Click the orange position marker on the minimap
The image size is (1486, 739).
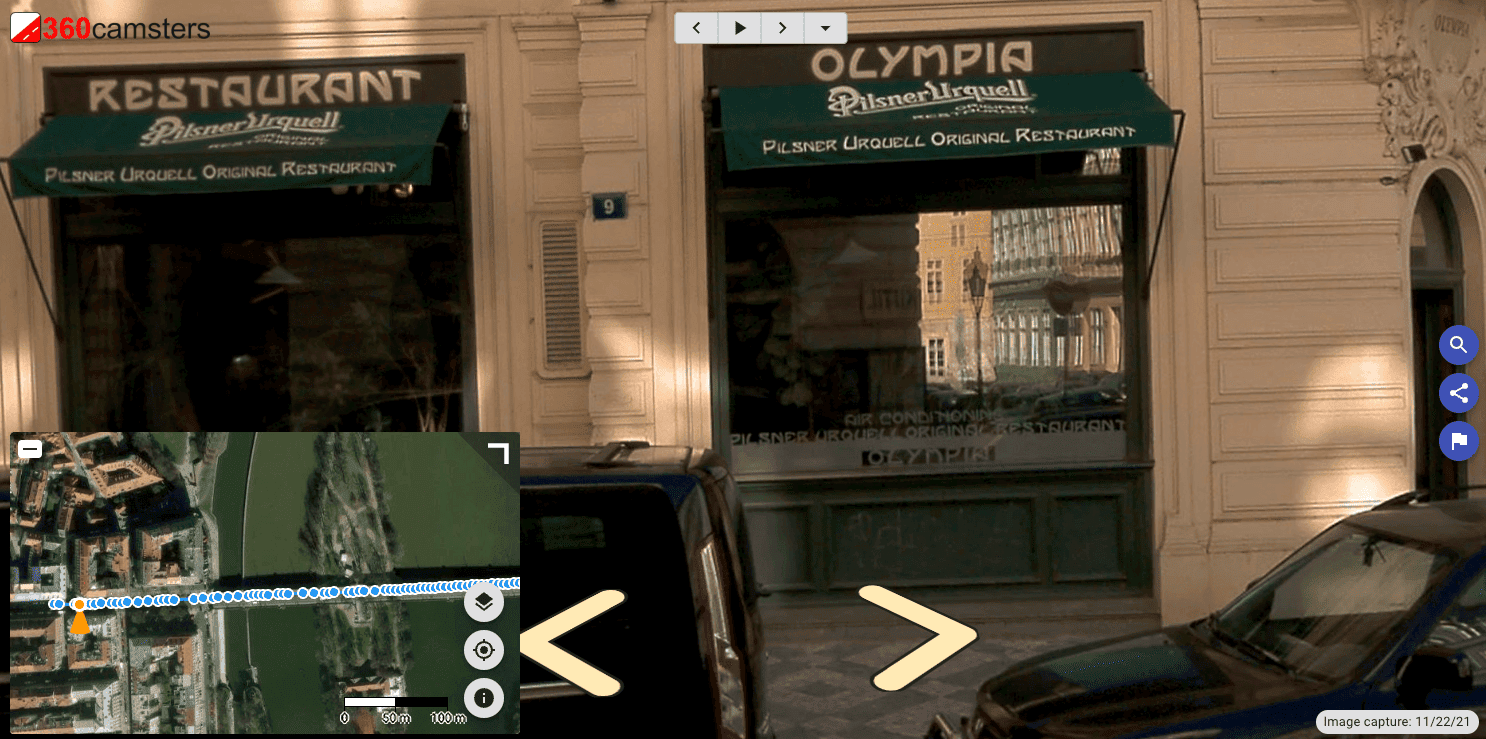[79, 618]
